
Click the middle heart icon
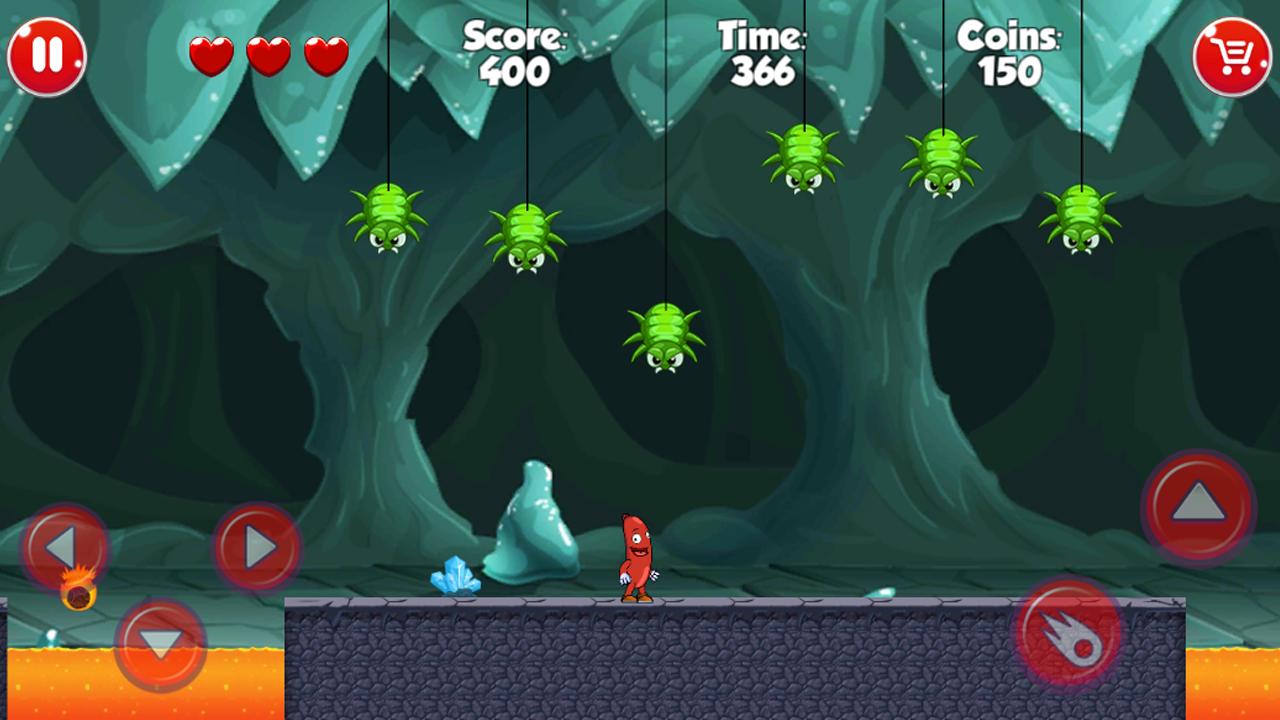(268, 55)
